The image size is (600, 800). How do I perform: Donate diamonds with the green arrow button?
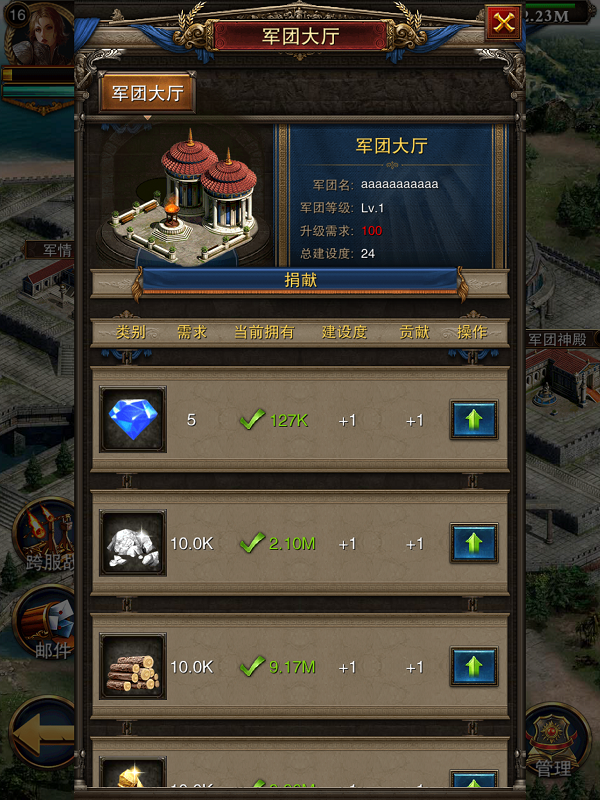[x=474, y=420]
